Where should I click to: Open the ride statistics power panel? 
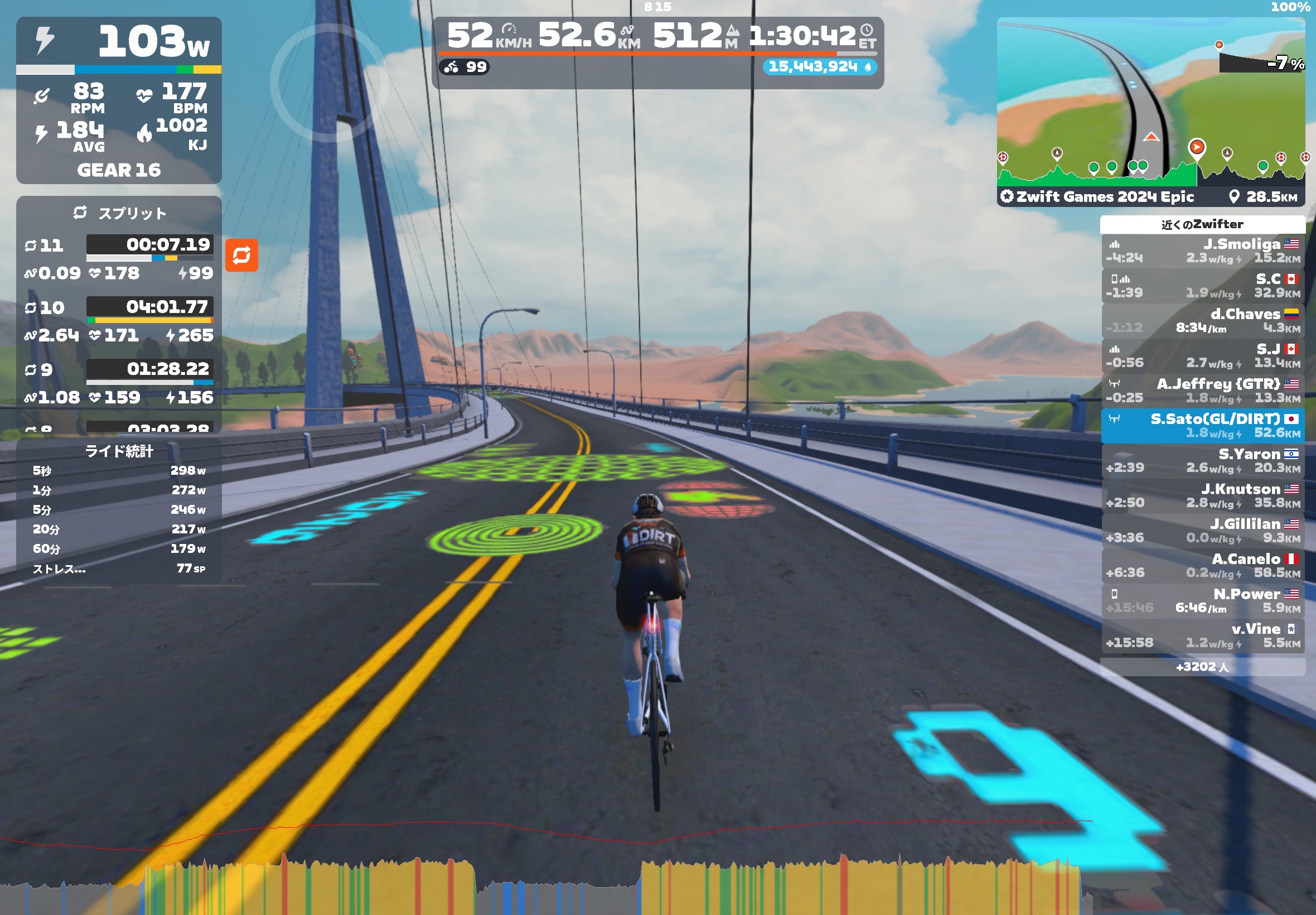[x=119, y=511]
